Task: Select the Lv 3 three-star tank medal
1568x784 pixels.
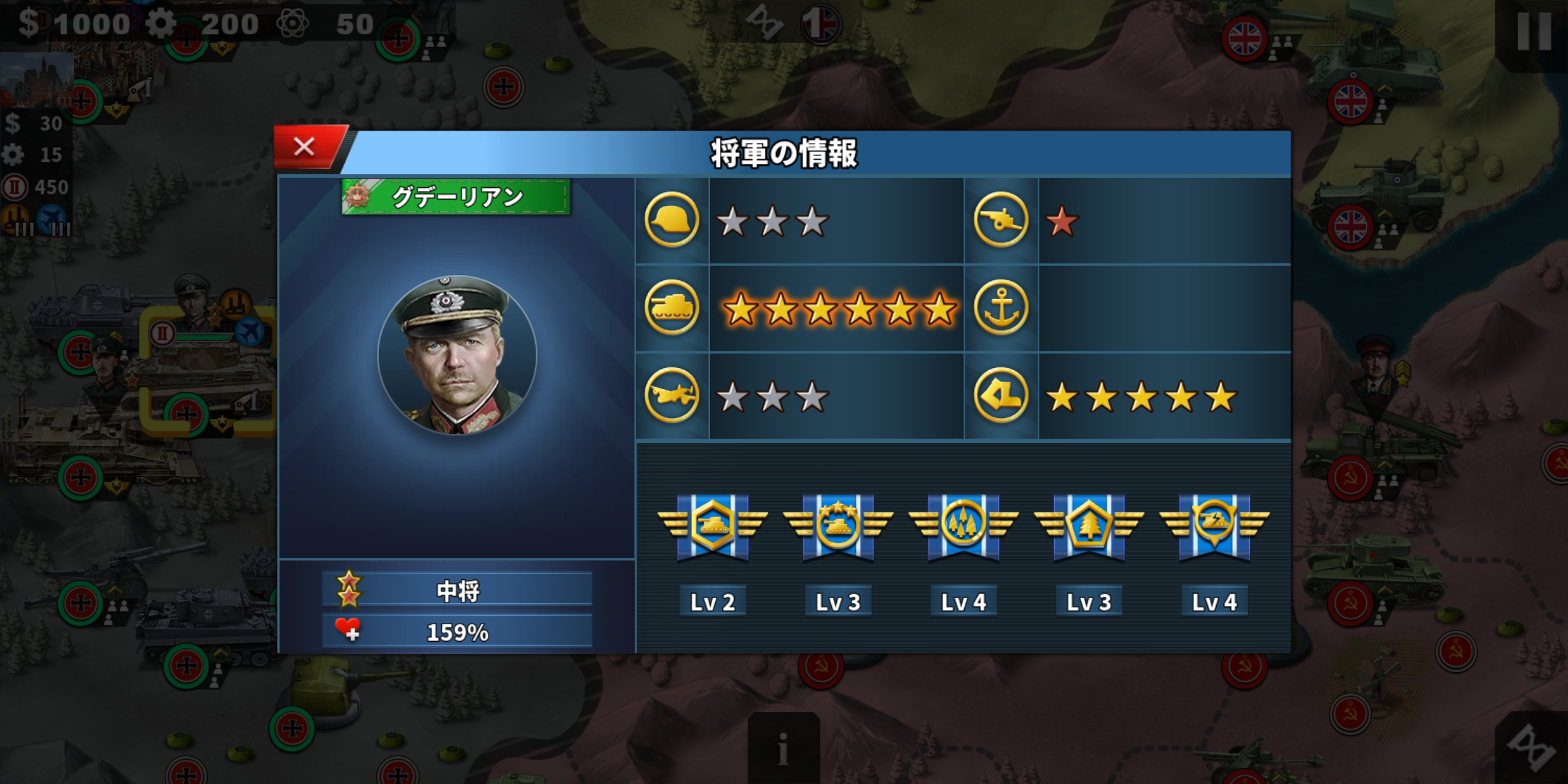Action: click(838, 527)
